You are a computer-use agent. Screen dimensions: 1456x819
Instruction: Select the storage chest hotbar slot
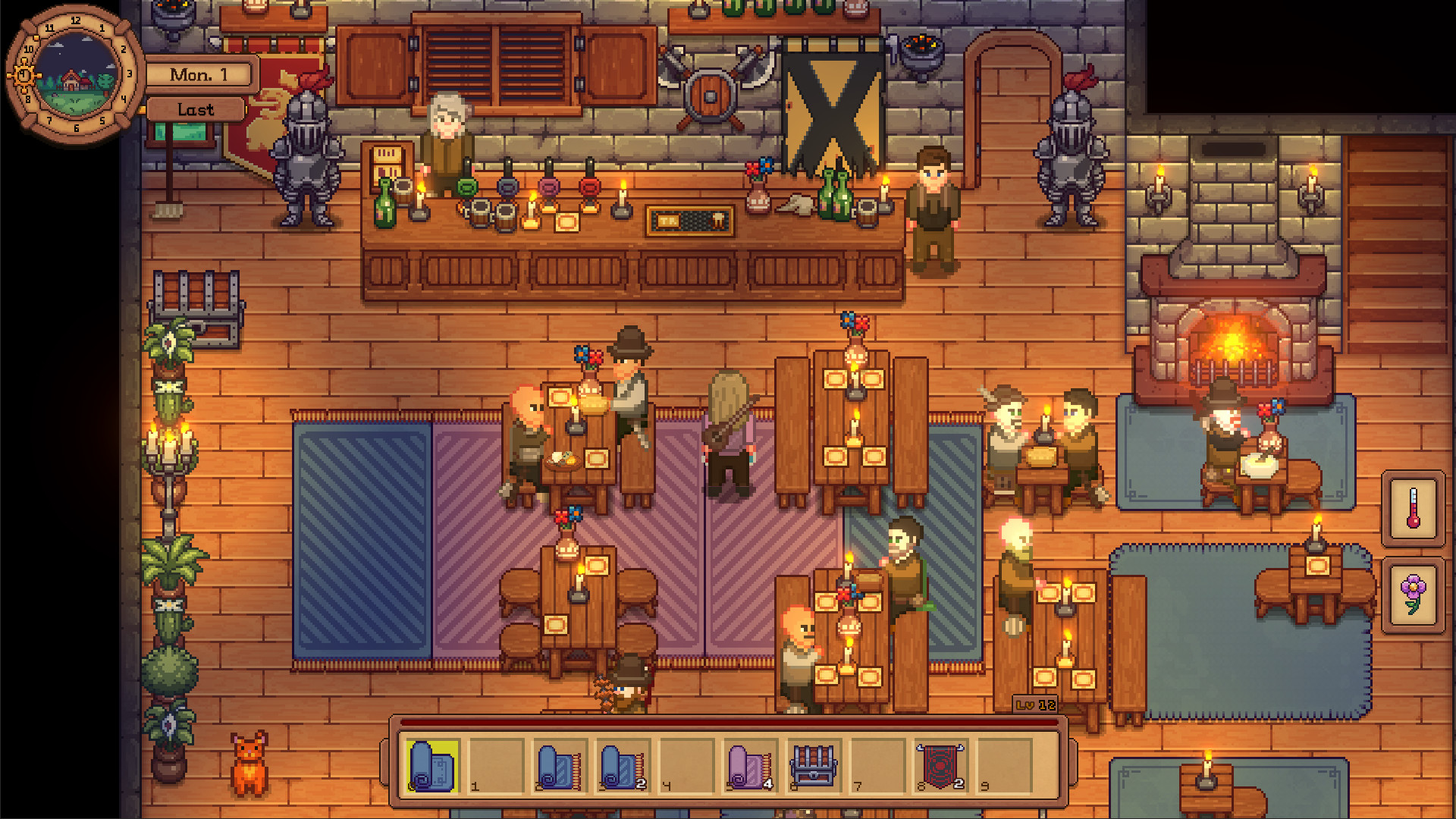tap(813, 766)
